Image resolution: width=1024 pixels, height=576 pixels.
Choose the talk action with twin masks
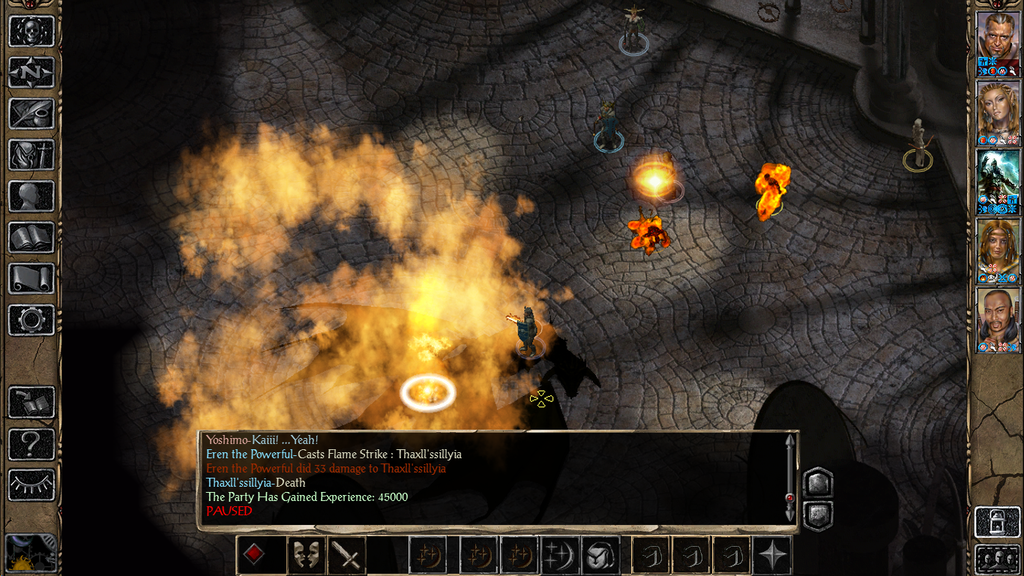coord(303,555)
